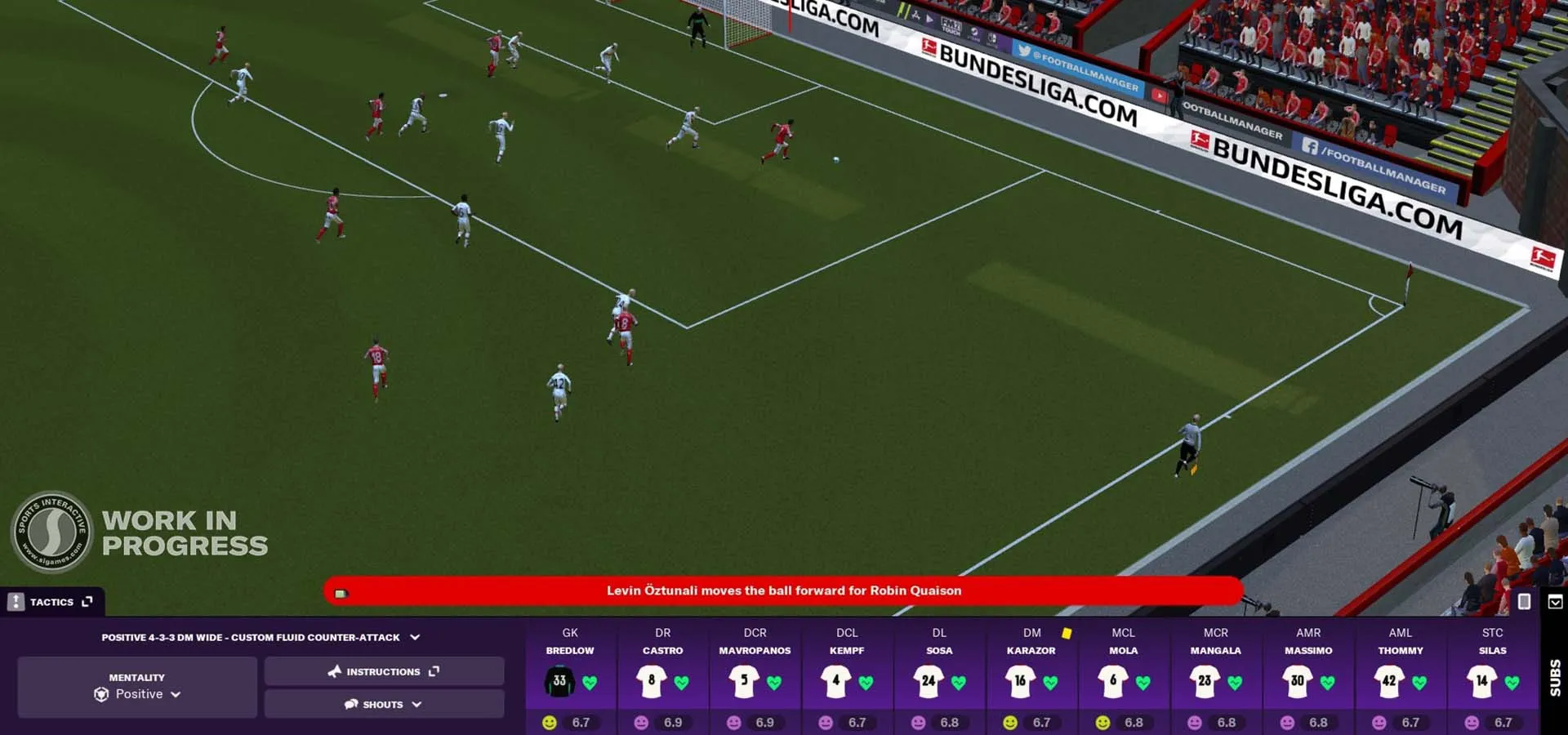Click the megaphone icon on the Instructions button
This screenshot has width=1568, height=735.
(x=333, y=671)
